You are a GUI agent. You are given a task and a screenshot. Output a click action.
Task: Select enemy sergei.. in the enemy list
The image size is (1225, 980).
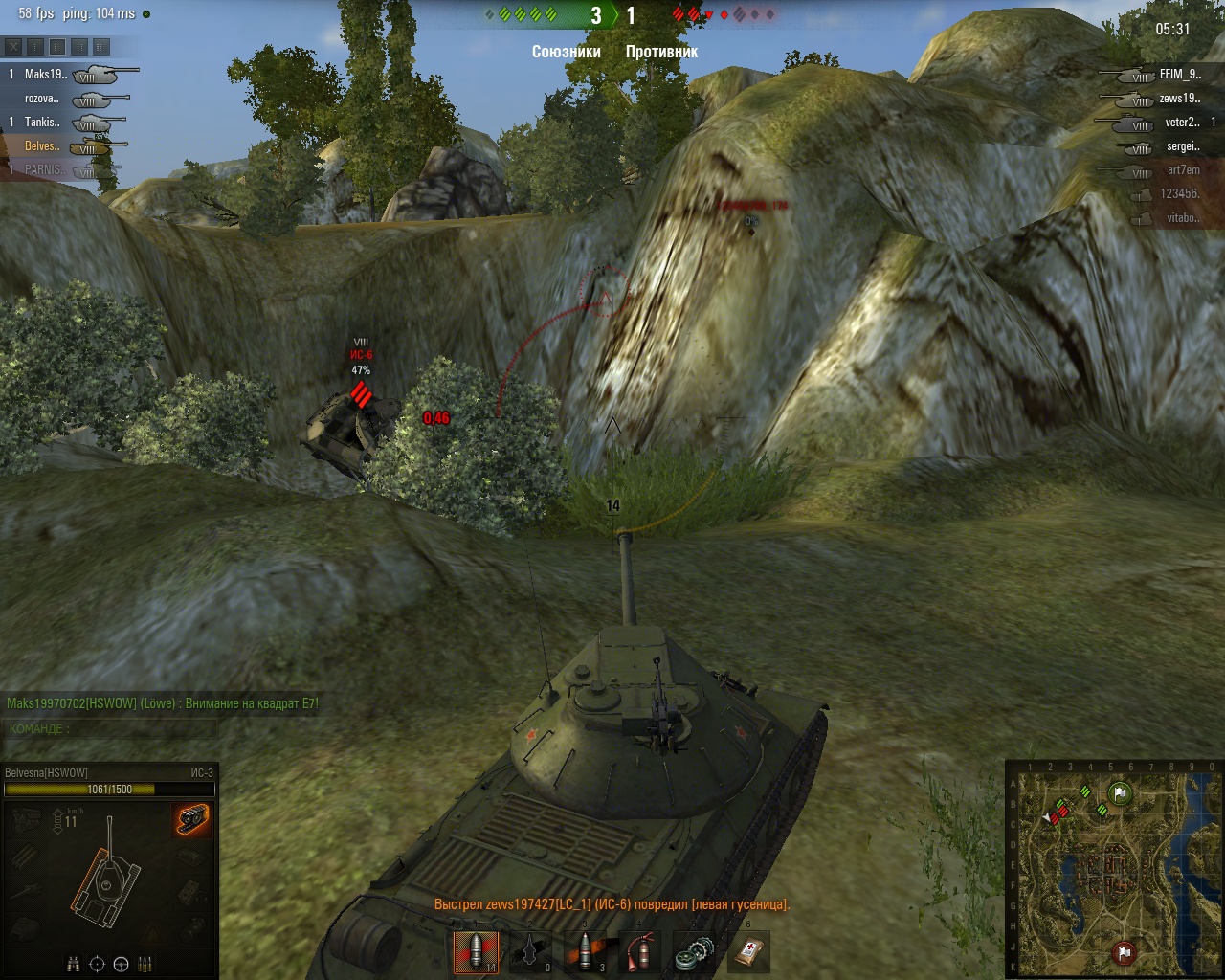click(x=1183, y=146)
